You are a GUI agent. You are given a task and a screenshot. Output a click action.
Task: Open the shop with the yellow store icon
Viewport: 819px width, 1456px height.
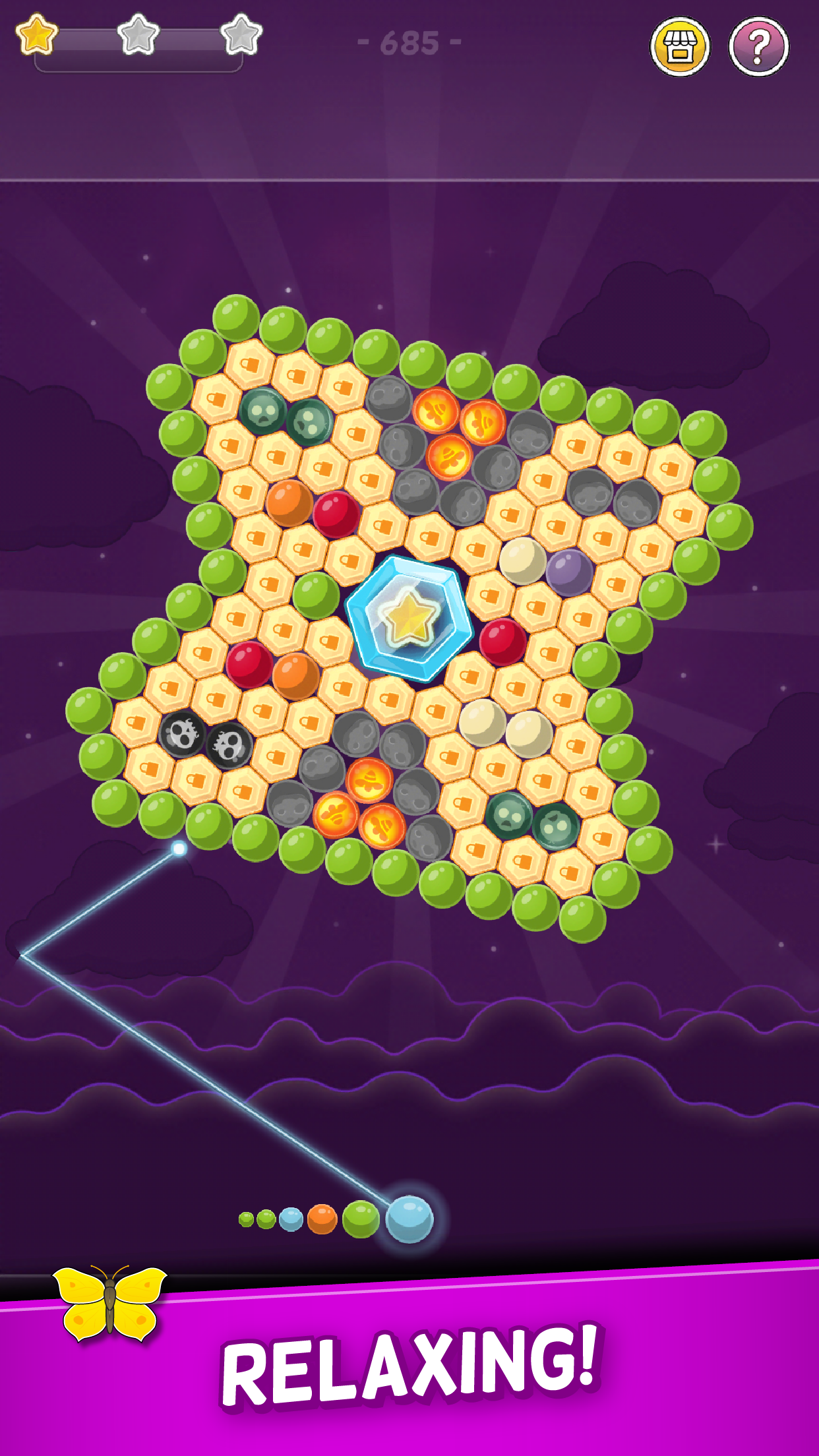(x=680, y=47)
